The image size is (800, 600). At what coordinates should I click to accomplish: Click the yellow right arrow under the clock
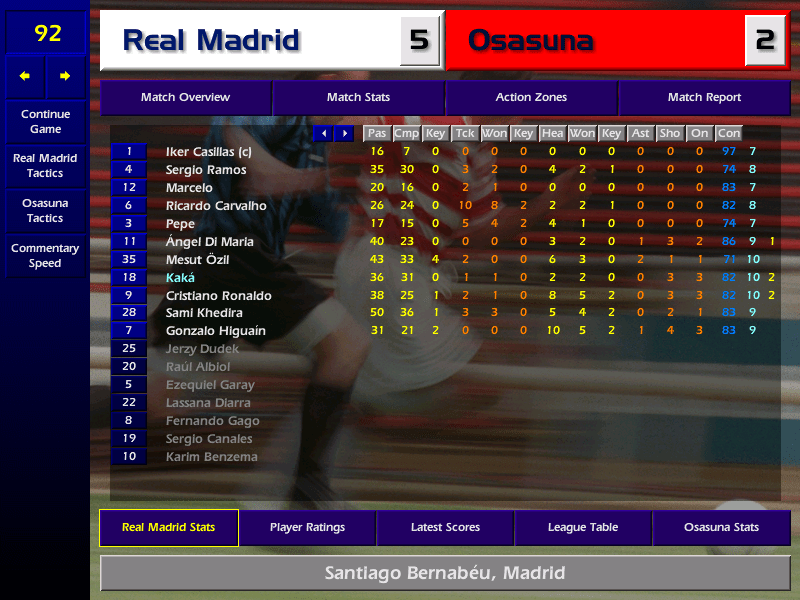click(66, 76)
